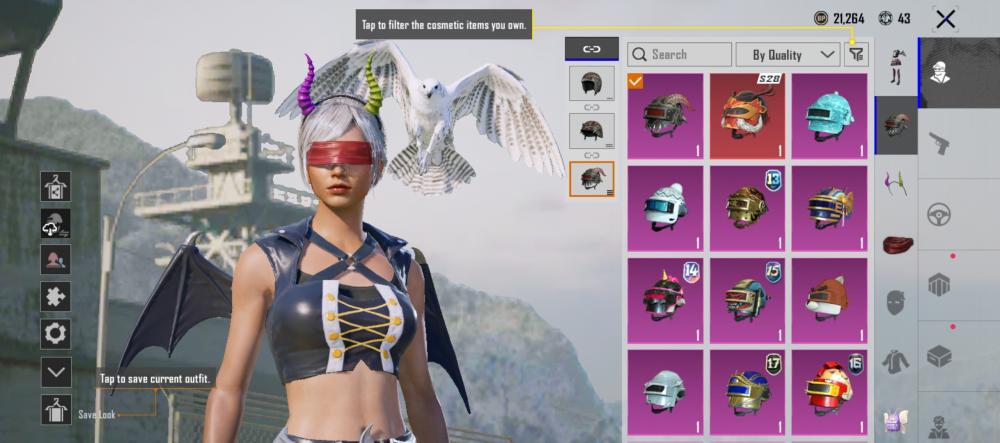Switch to the steering wheel vehicle tab
The height and width of the screenshot is (443, 1000).
tap(941, 214)
